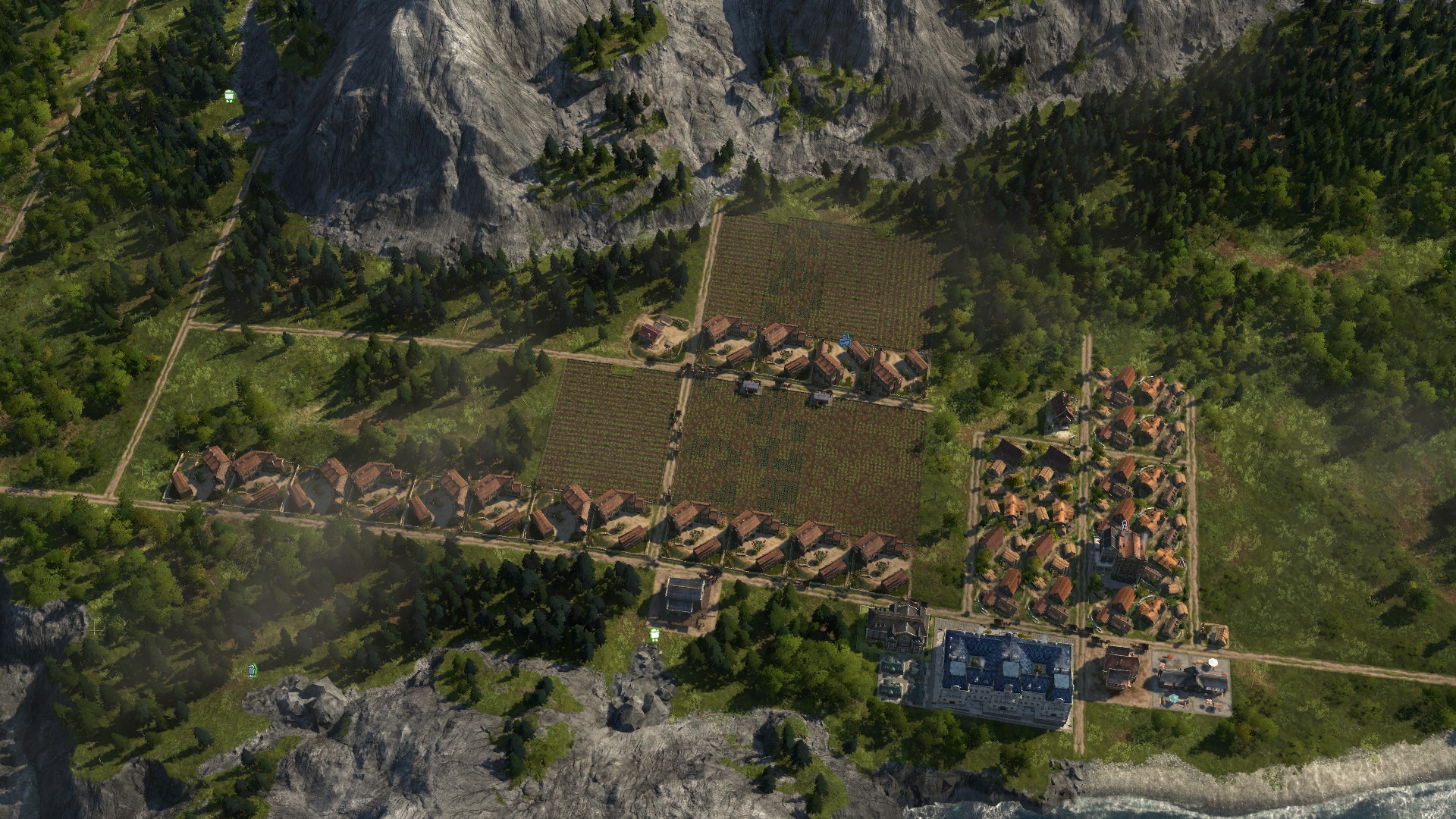Select the green chest marker beside the mountain
This screenshot has width=1456, height=819.
(x=229, y=96)
